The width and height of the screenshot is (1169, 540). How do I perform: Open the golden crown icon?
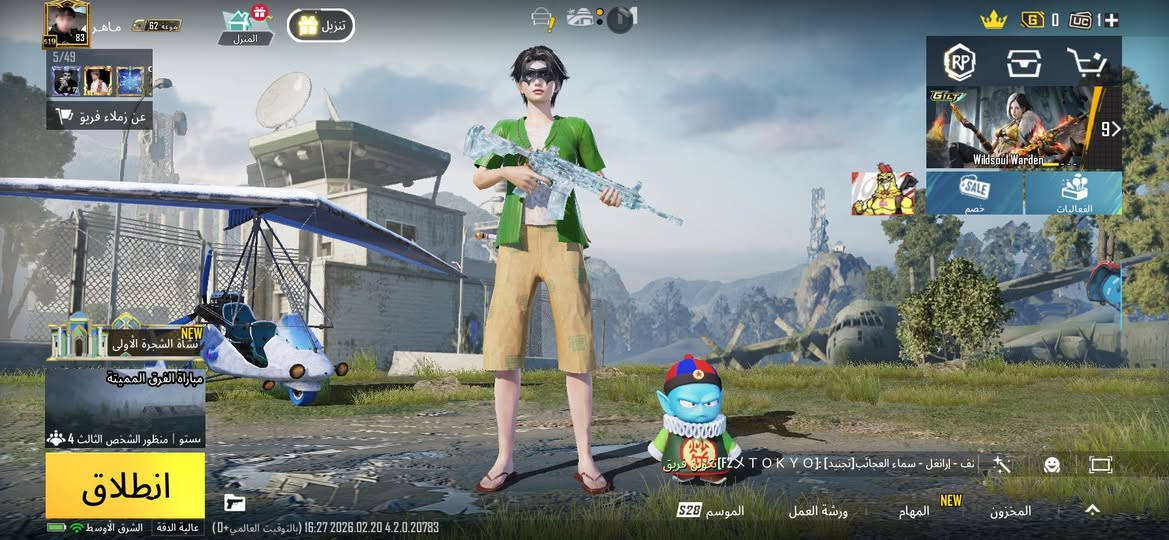point(992,19)
